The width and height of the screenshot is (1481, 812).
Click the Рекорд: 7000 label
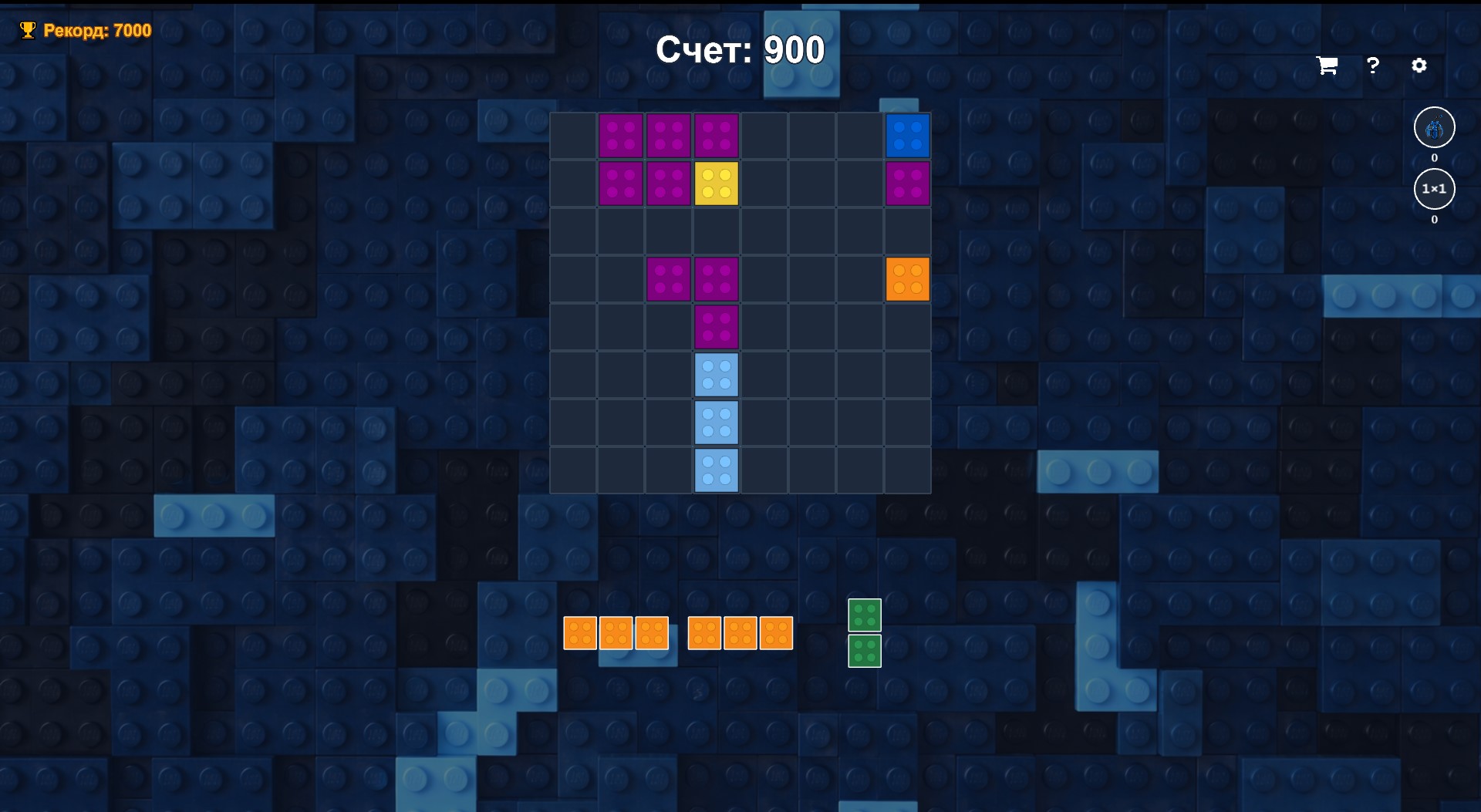(96, 31)
